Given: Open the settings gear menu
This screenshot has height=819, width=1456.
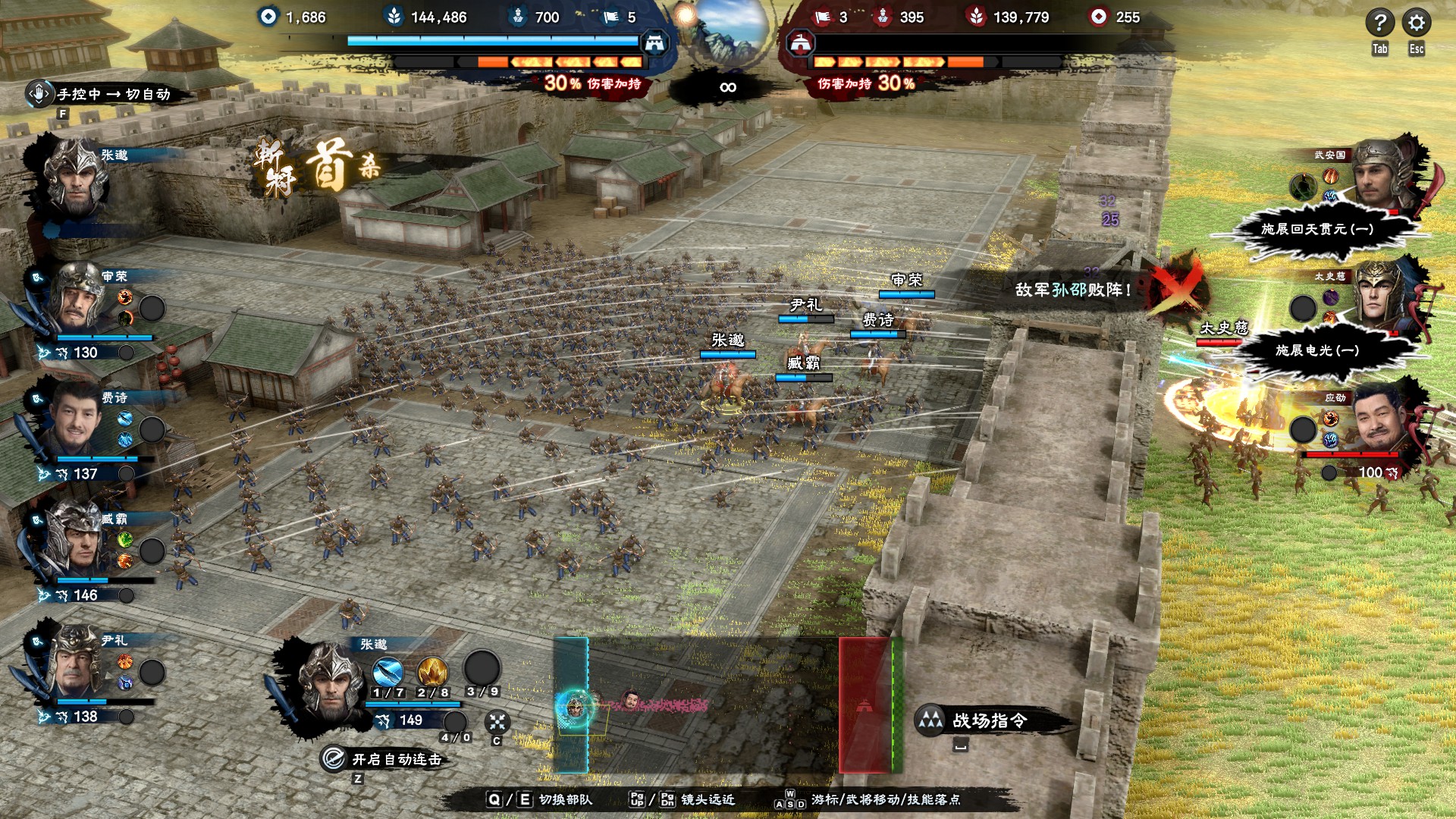Looking at the screenshot, I should [x=1416, y=23].
